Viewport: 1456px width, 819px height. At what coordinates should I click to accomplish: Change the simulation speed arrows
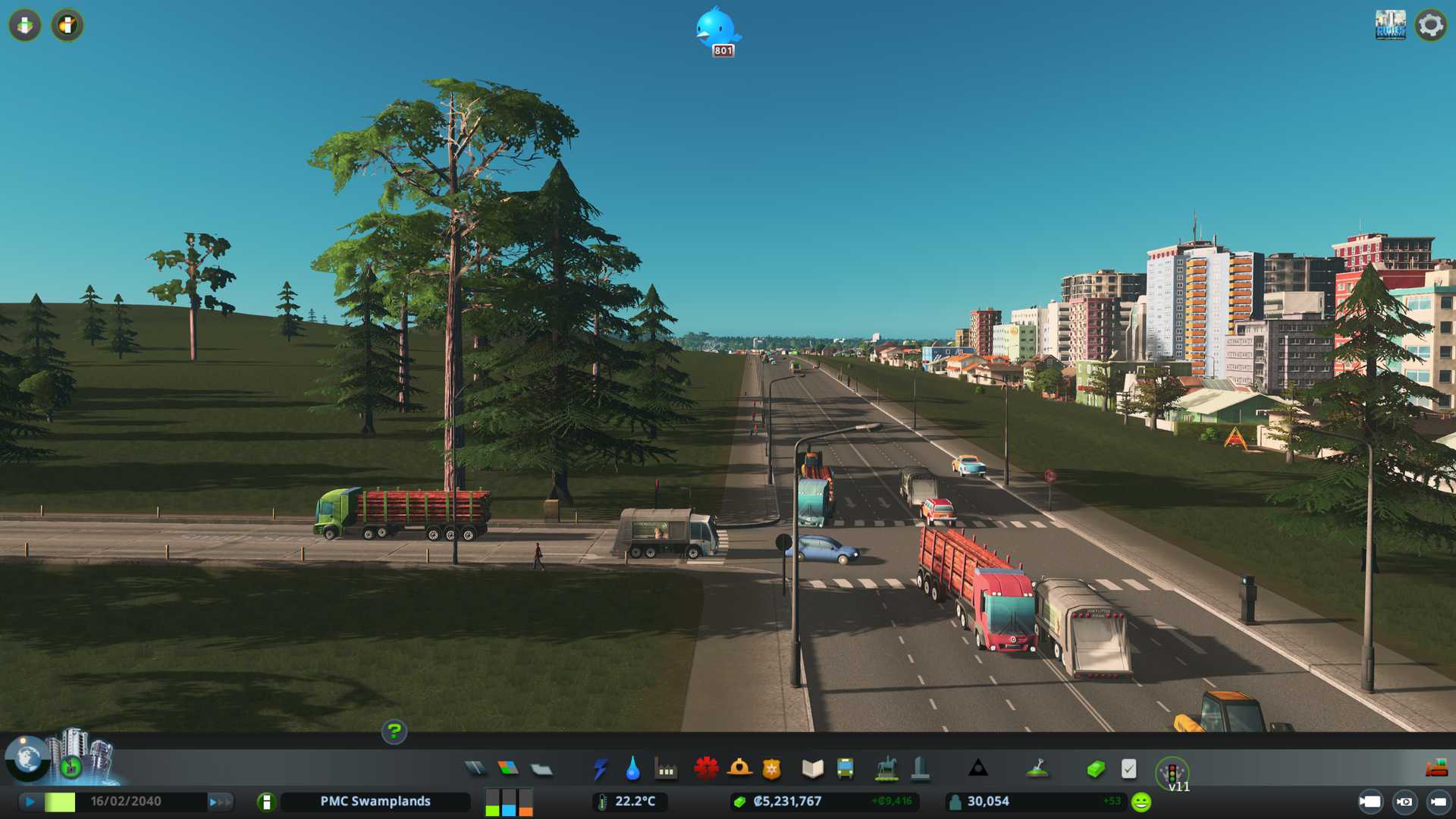(x=219, y=802)
